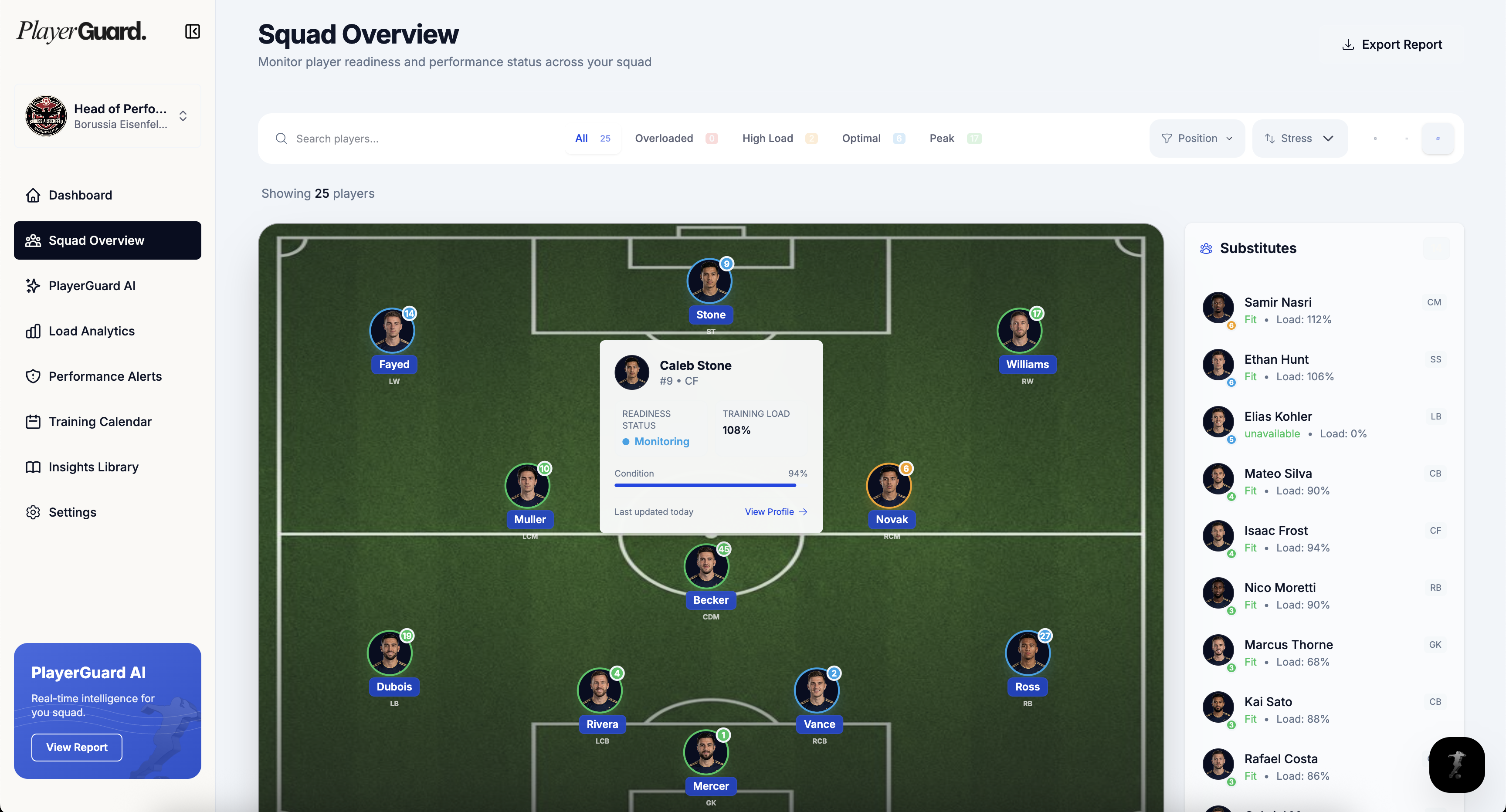Open the Position filter dropdown
The width and height of the screenshot is (1506, 812).
[1197, 138]
